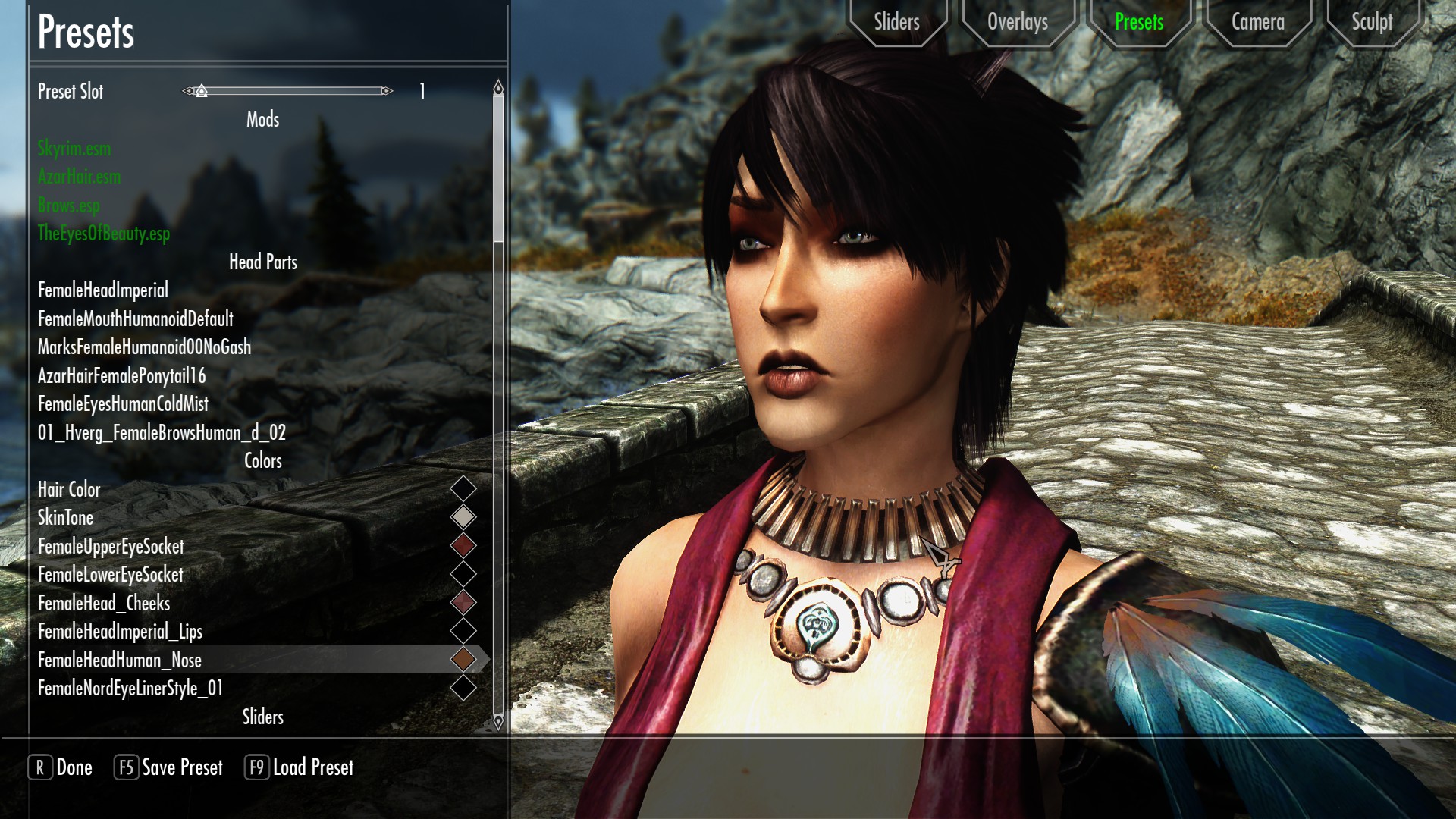The height and width of the screenshot is (819, 1456).
Task: Click the FemaleEyesHumanColdMist head part
Action: click(123, 404)
